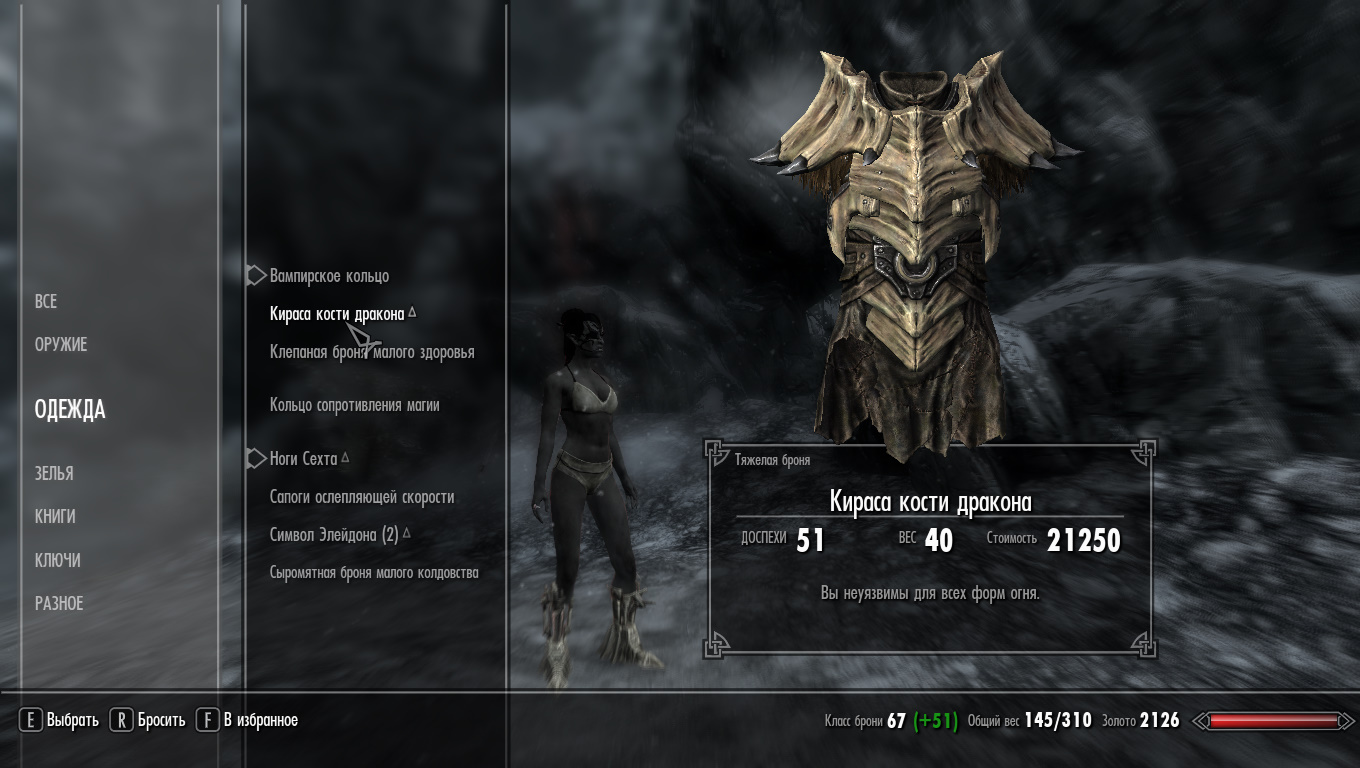
Task: Show the ЗЕЛЬЯ potions category
Action: coord(54,474)
